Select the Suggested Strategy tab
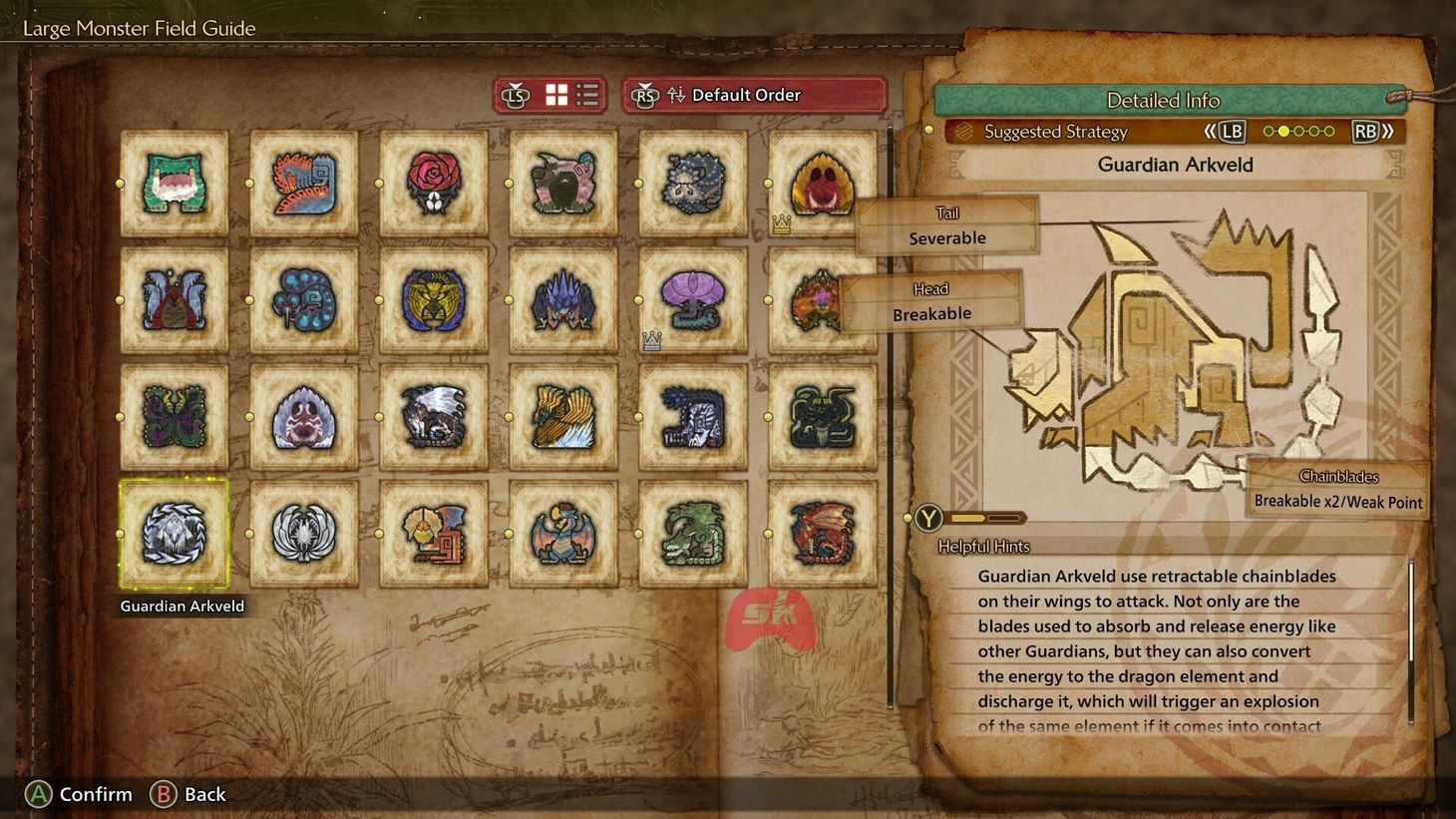The height and width of the screenshot is (819, 1456). [x=1054, y=131]
